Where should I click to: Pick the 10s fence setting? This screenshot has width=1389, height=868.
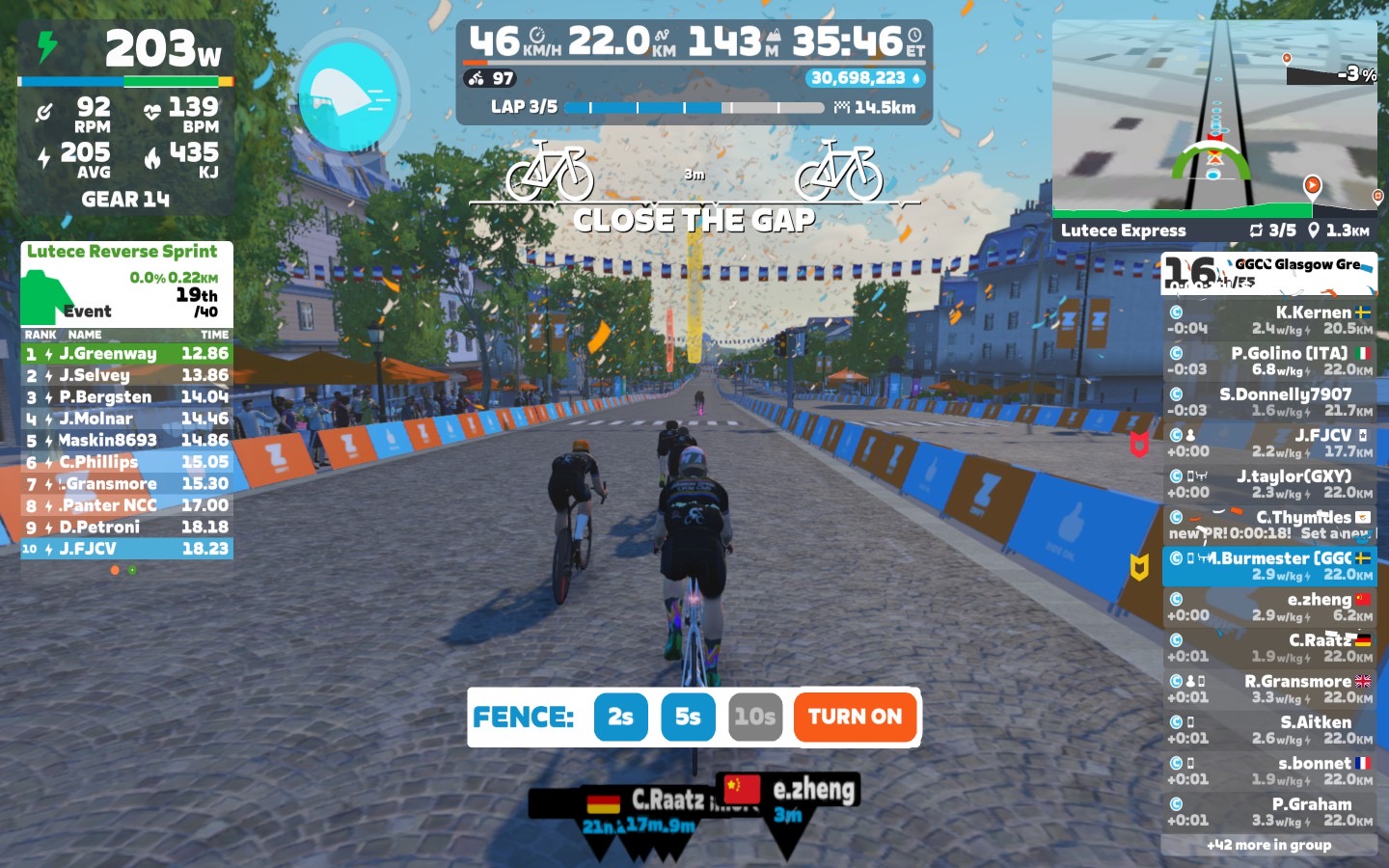[x=754, y=717]
